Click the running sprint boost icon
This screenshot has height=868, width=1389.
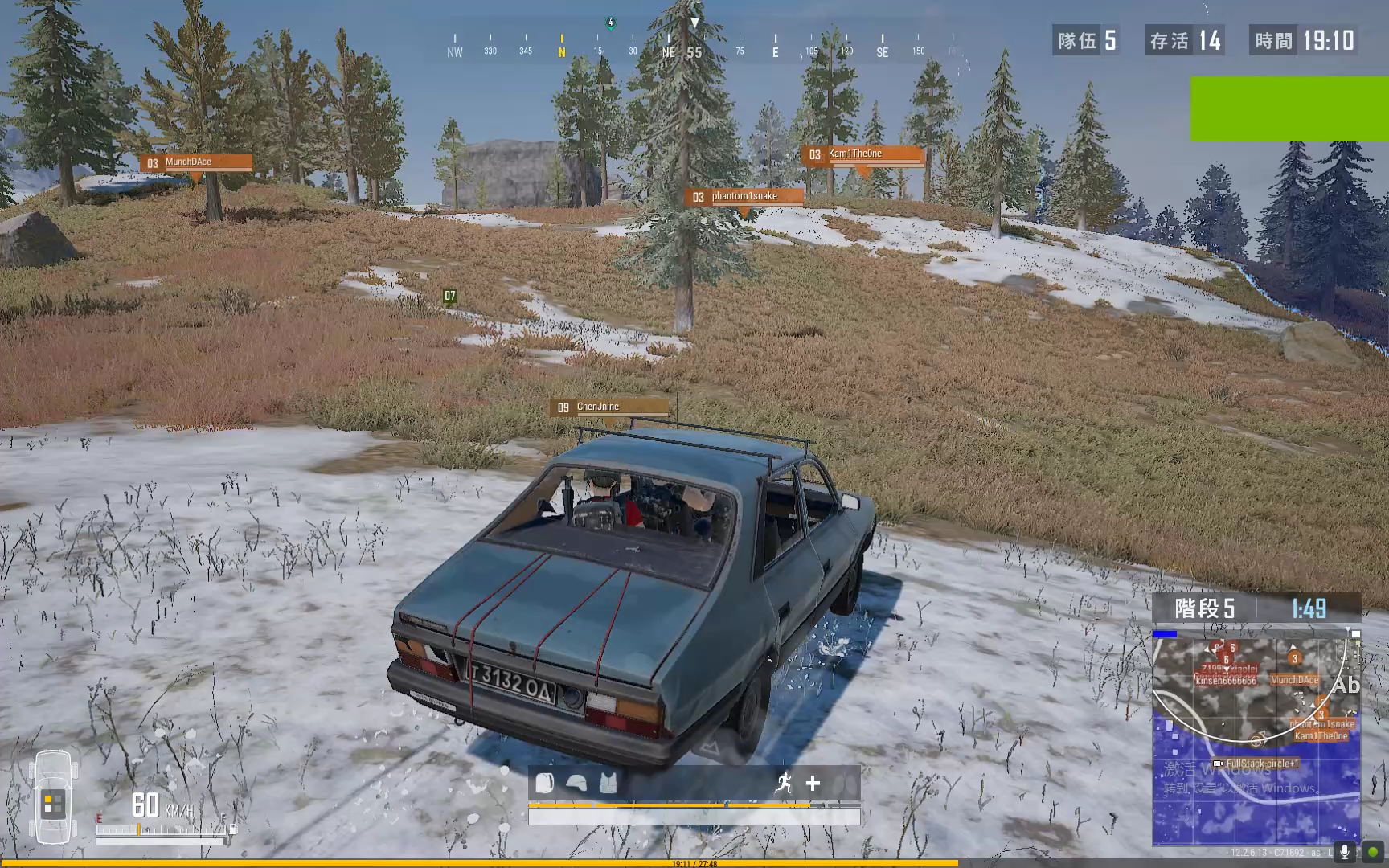[x=783, y=783]
